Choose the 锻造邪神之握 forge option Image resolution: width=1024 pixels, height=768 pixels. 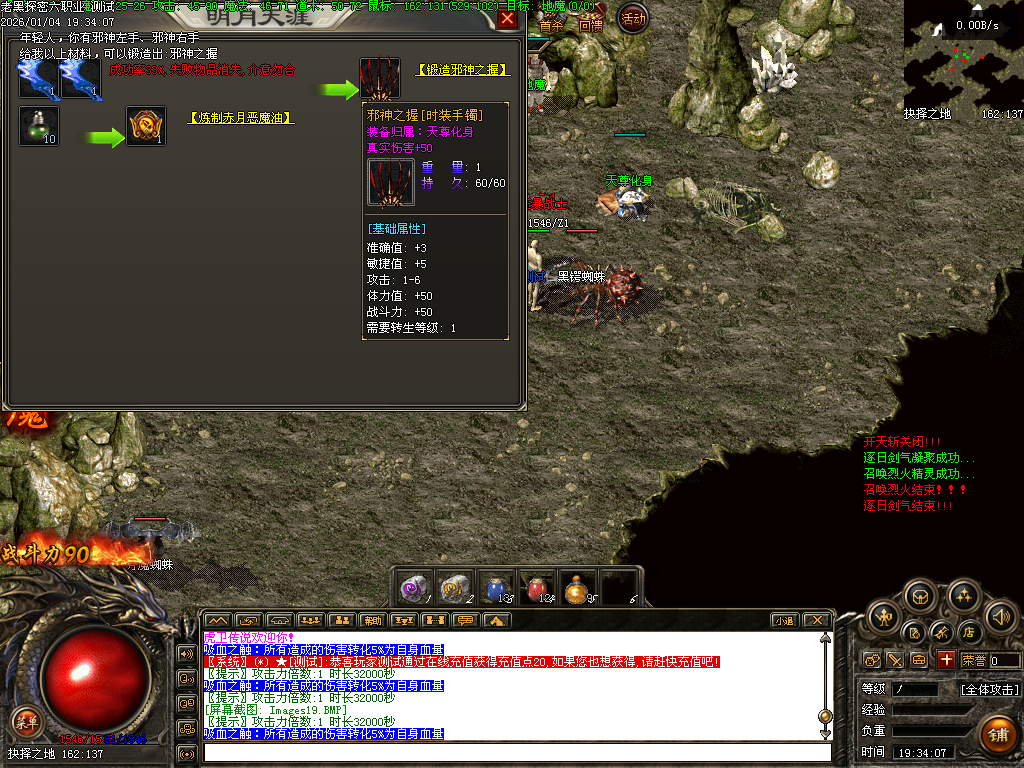[463, 70]
